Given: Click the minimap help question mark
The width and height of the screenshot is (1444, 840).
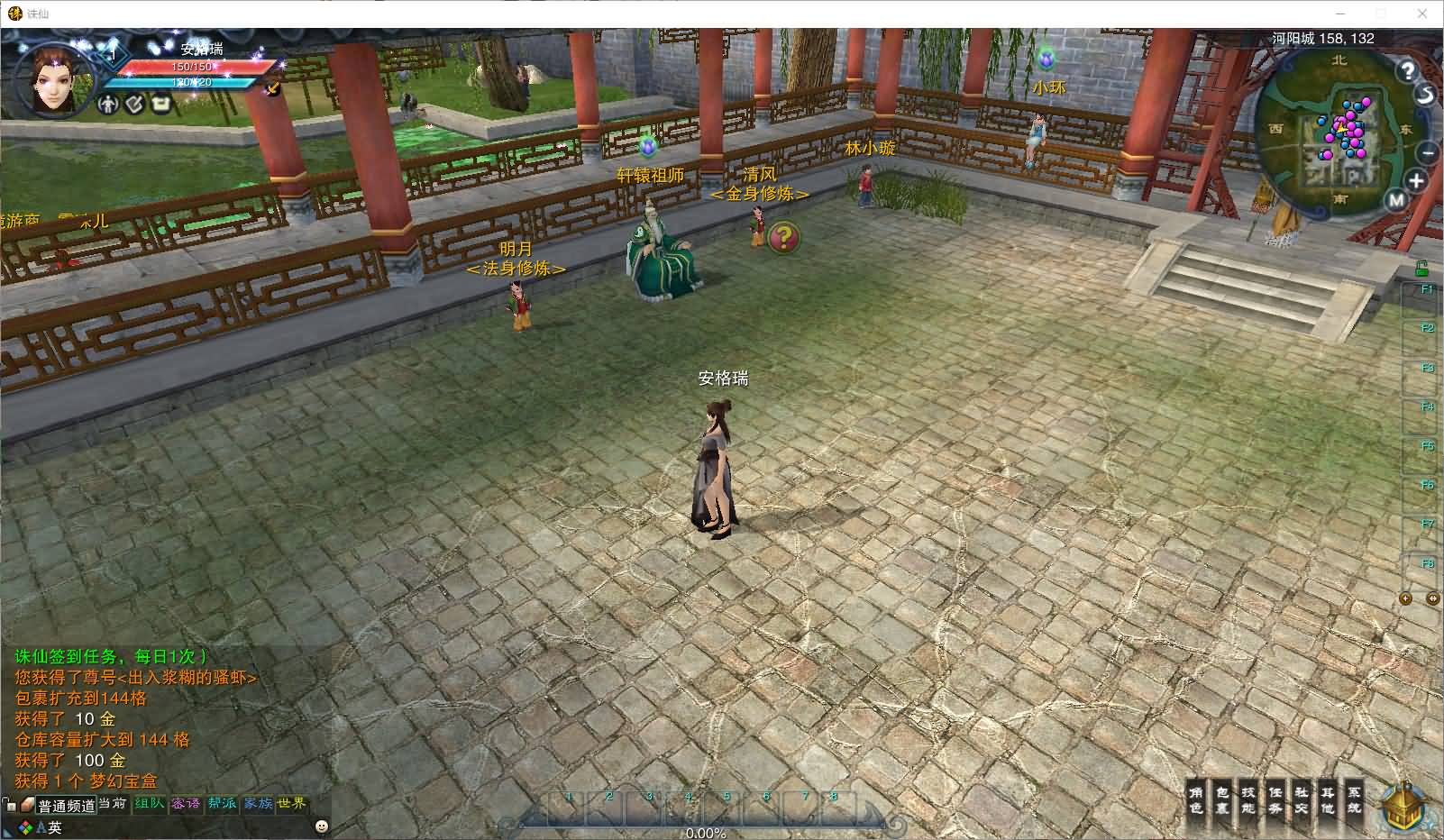Looking at the screenshot, I should point(1407,69).
